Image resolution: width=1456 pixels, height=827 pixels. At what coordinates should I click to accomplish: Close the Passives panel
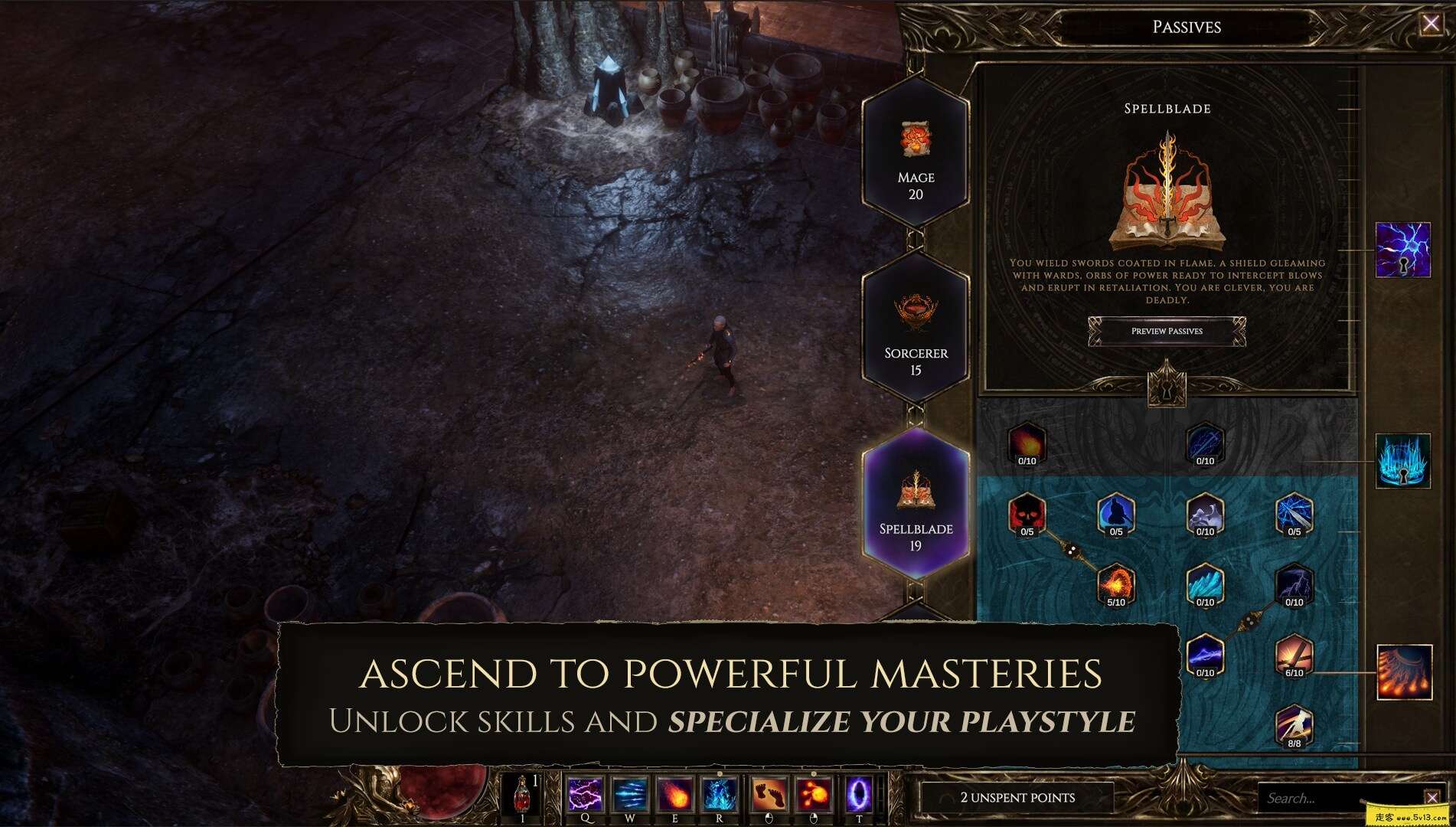[1430, 25]
